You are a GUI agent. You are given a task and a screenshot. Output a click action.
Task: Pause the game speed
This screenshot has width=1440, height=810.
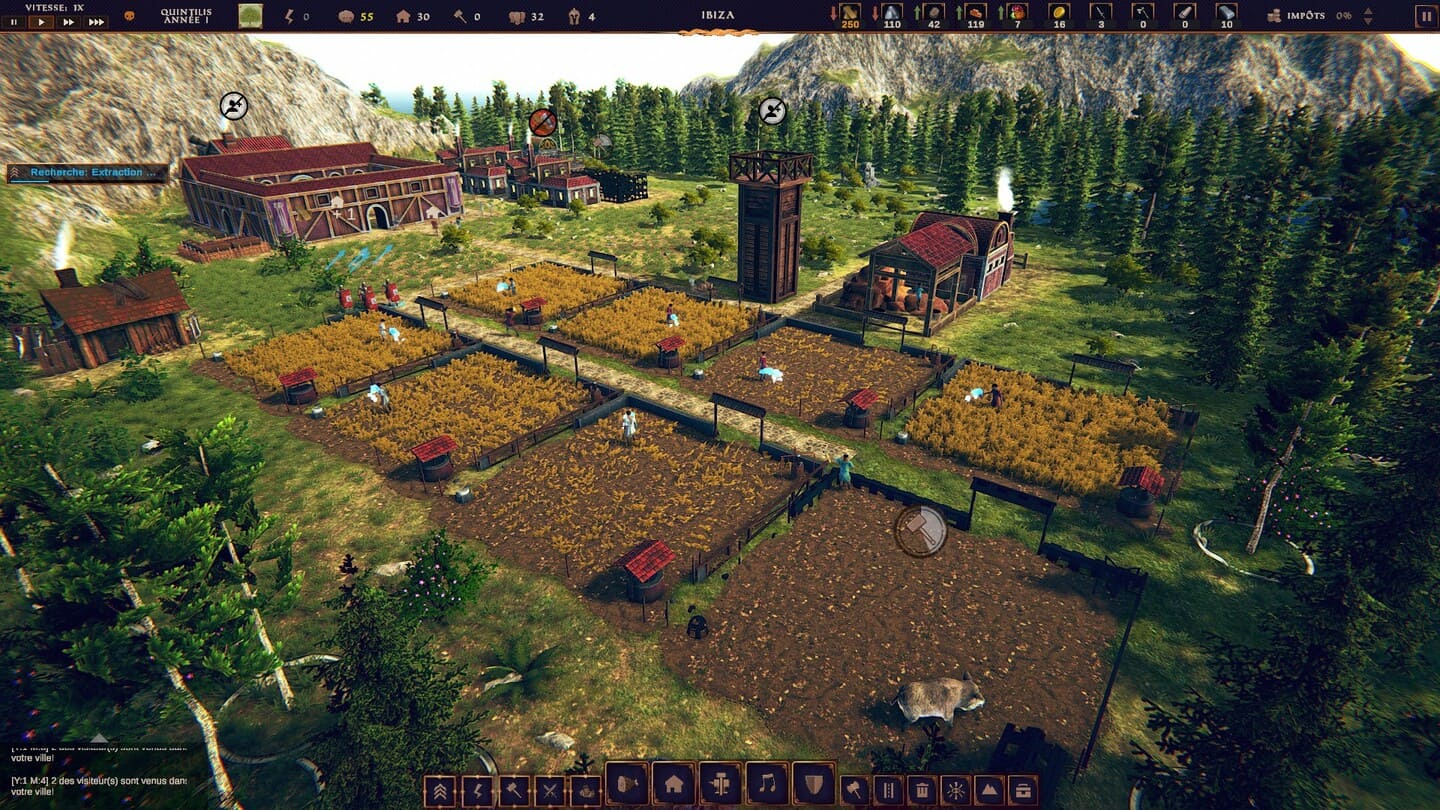14,22
